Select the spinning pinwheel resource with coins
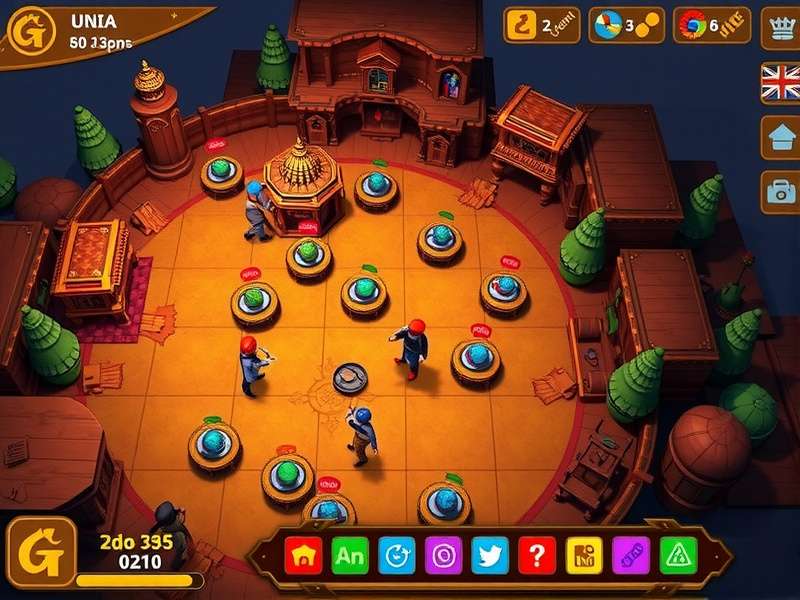 (x=626, y=26)
